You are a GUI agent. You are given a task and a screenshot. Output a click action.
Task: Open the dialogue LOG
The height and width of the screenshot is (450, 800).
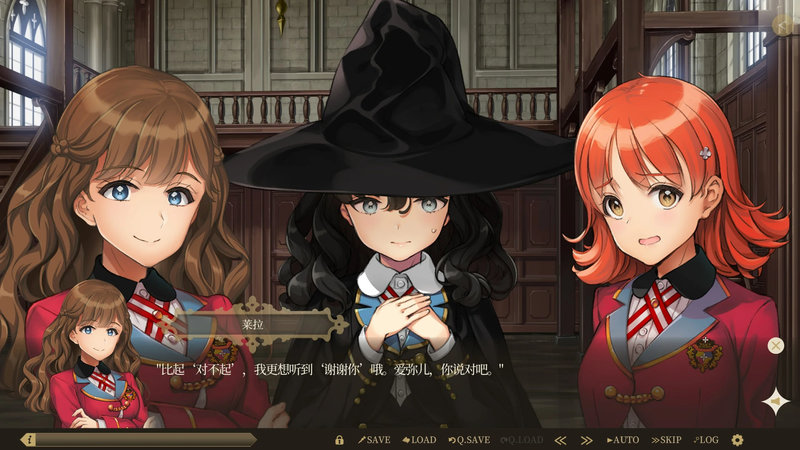(705, 440)
